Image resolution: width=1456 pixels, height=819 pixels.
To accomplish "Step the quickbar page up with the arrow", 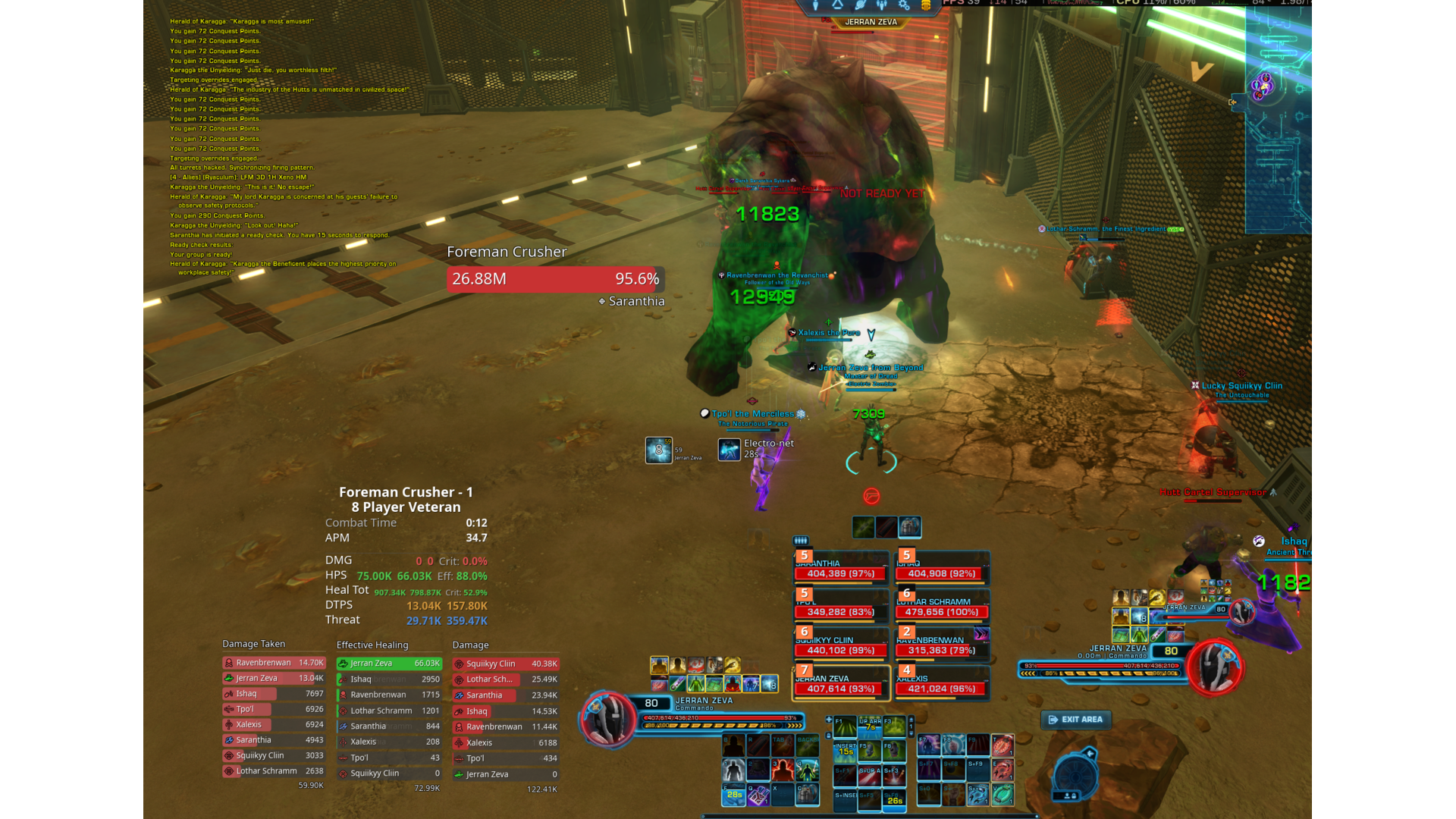I will tap(912, 720).
